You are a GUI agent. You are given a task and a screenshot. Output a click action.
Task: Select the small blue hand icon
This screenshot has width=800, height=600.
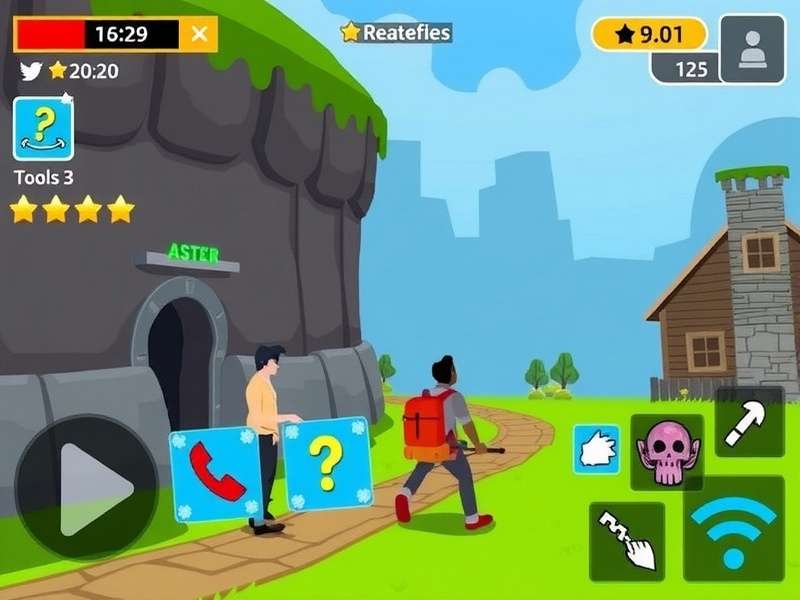coord(597,449)
